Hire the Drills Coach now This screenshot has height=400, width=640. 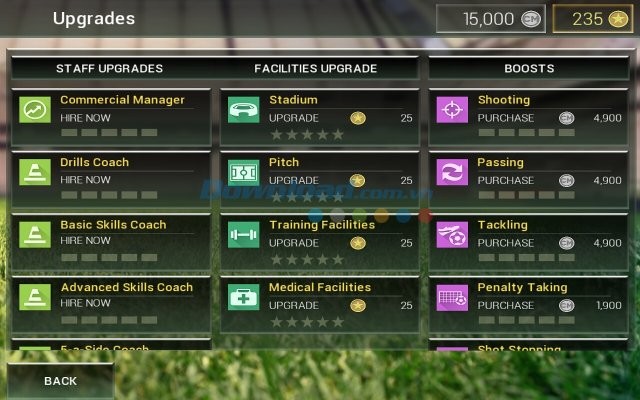pos(85,180)
